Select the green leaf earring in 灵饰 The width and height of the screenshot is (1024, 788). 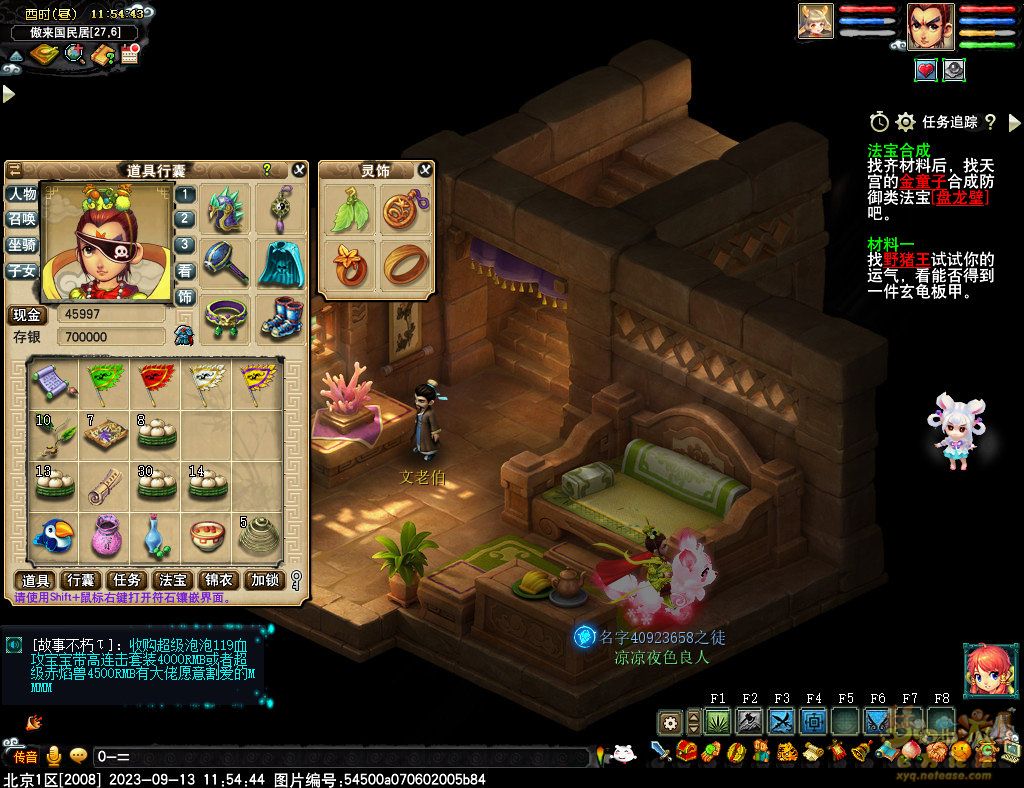point(348,211)
